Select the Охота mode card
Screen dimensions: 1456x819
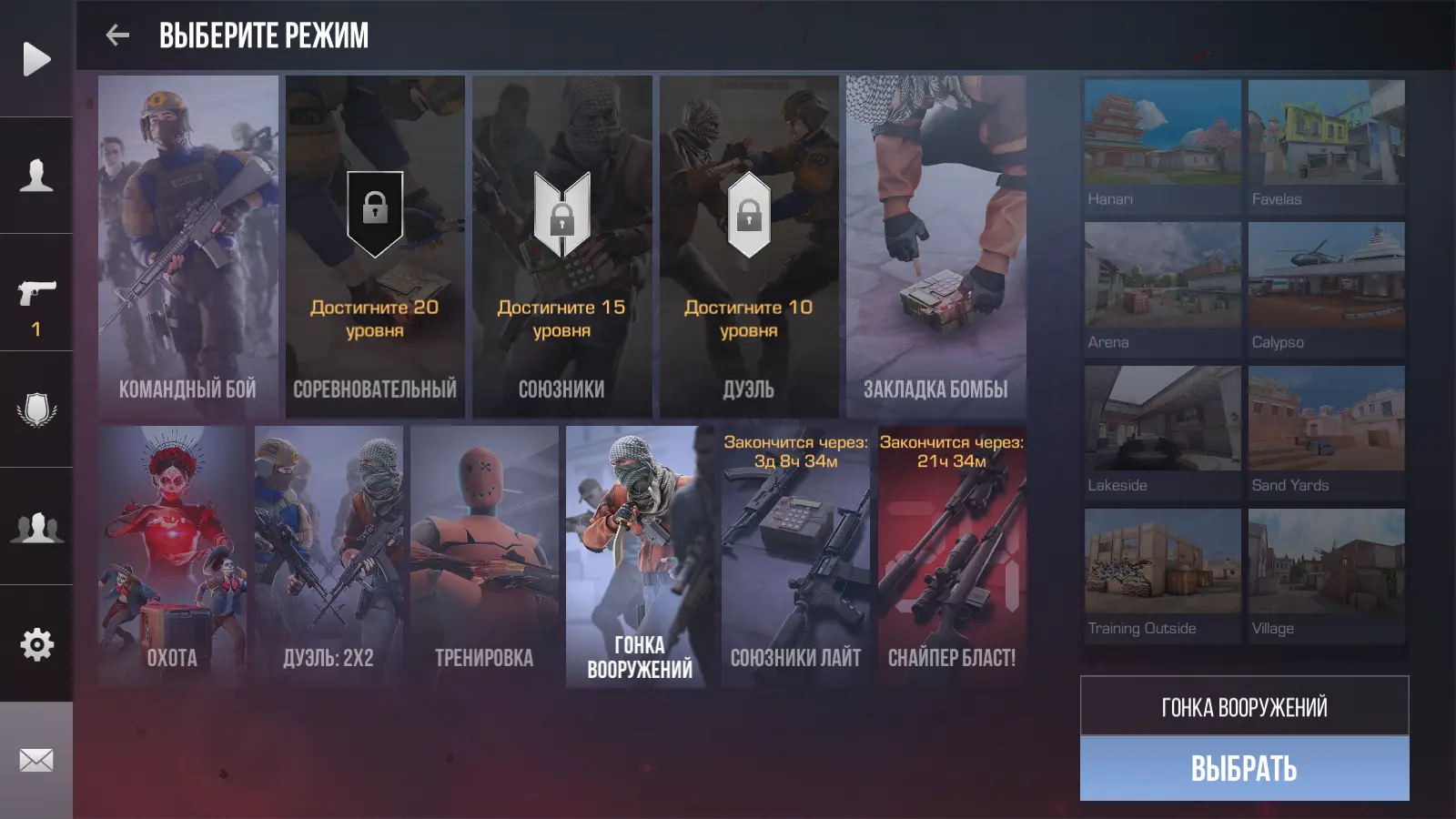tap(172, 556)
